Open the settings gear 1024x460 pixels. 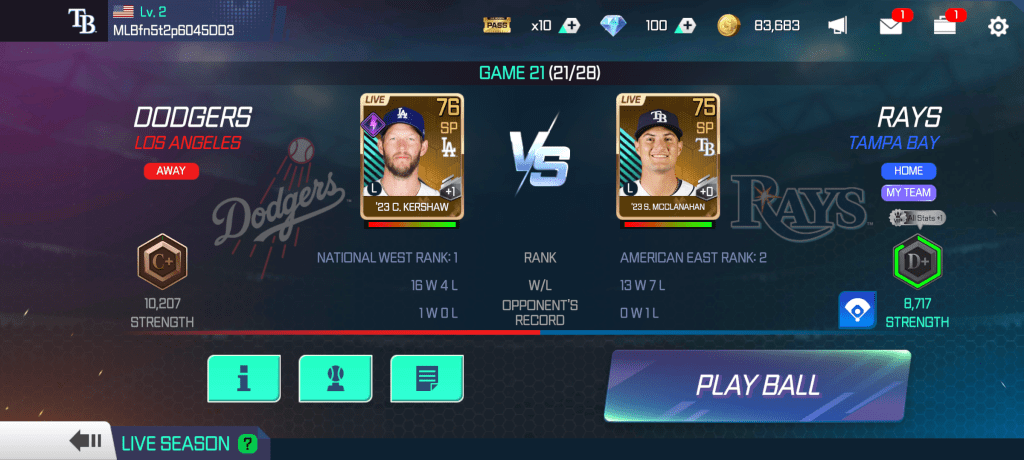[x=997, y=26]
